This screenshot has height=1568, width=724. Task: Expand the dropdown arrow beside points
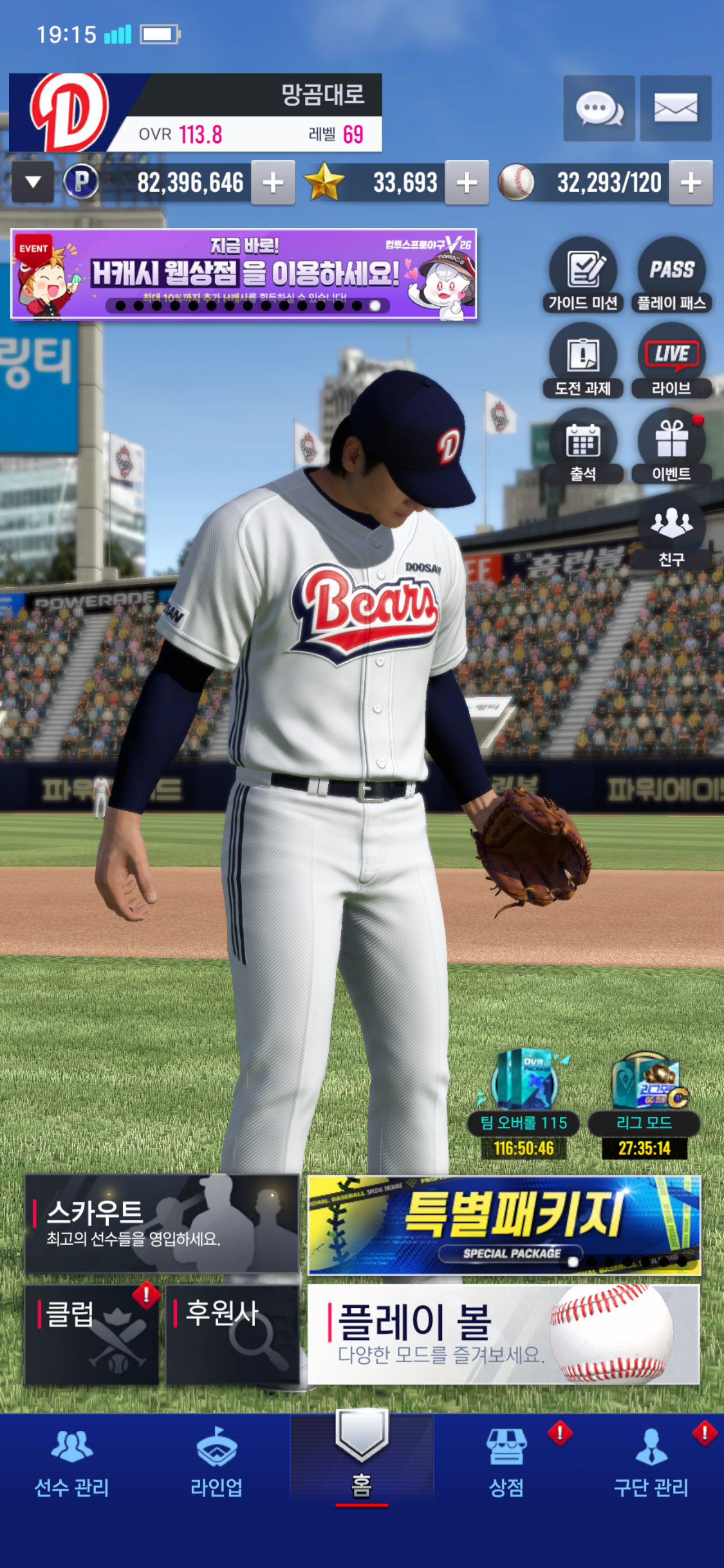(x=33, y=183)
